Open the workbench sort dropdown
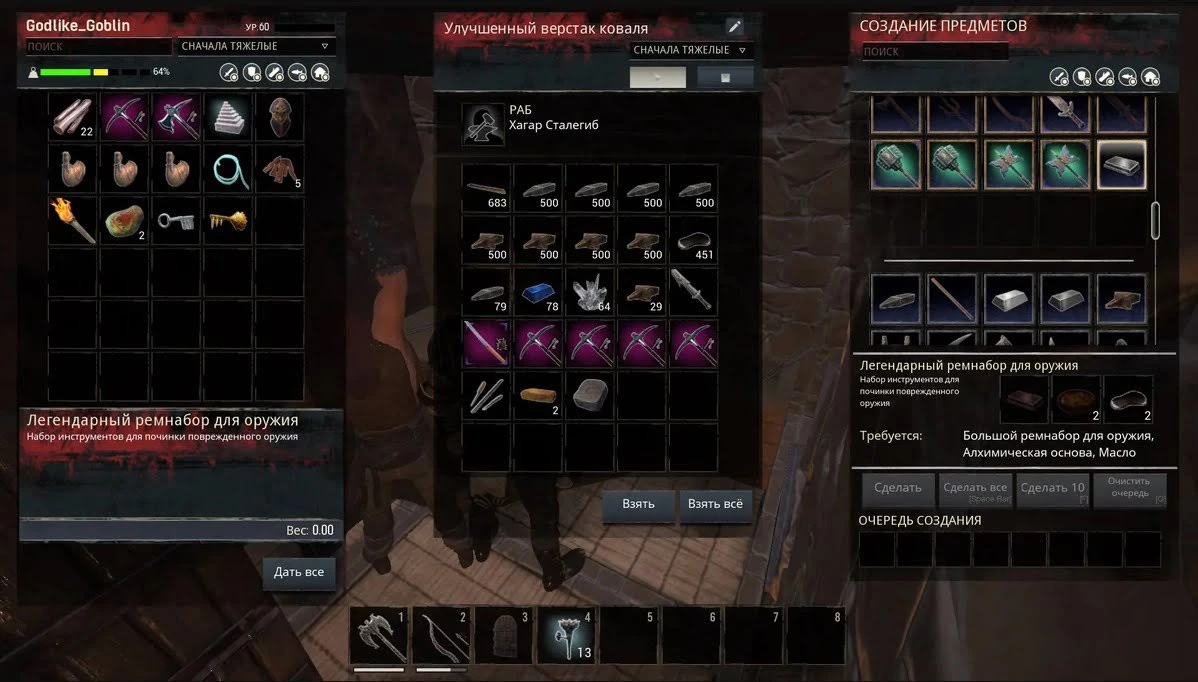 [x=692, y=50]
